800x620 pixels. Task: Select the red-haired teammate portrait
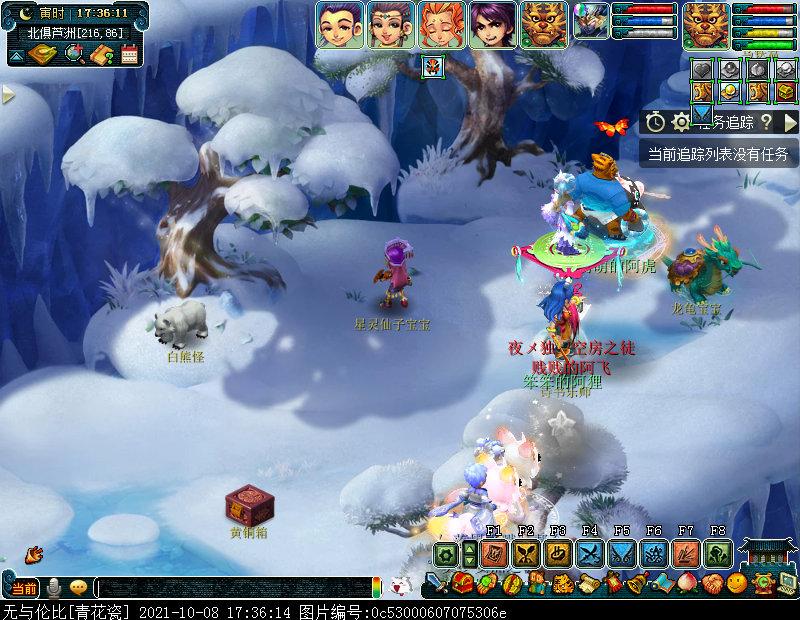click(x=441, y=24)
